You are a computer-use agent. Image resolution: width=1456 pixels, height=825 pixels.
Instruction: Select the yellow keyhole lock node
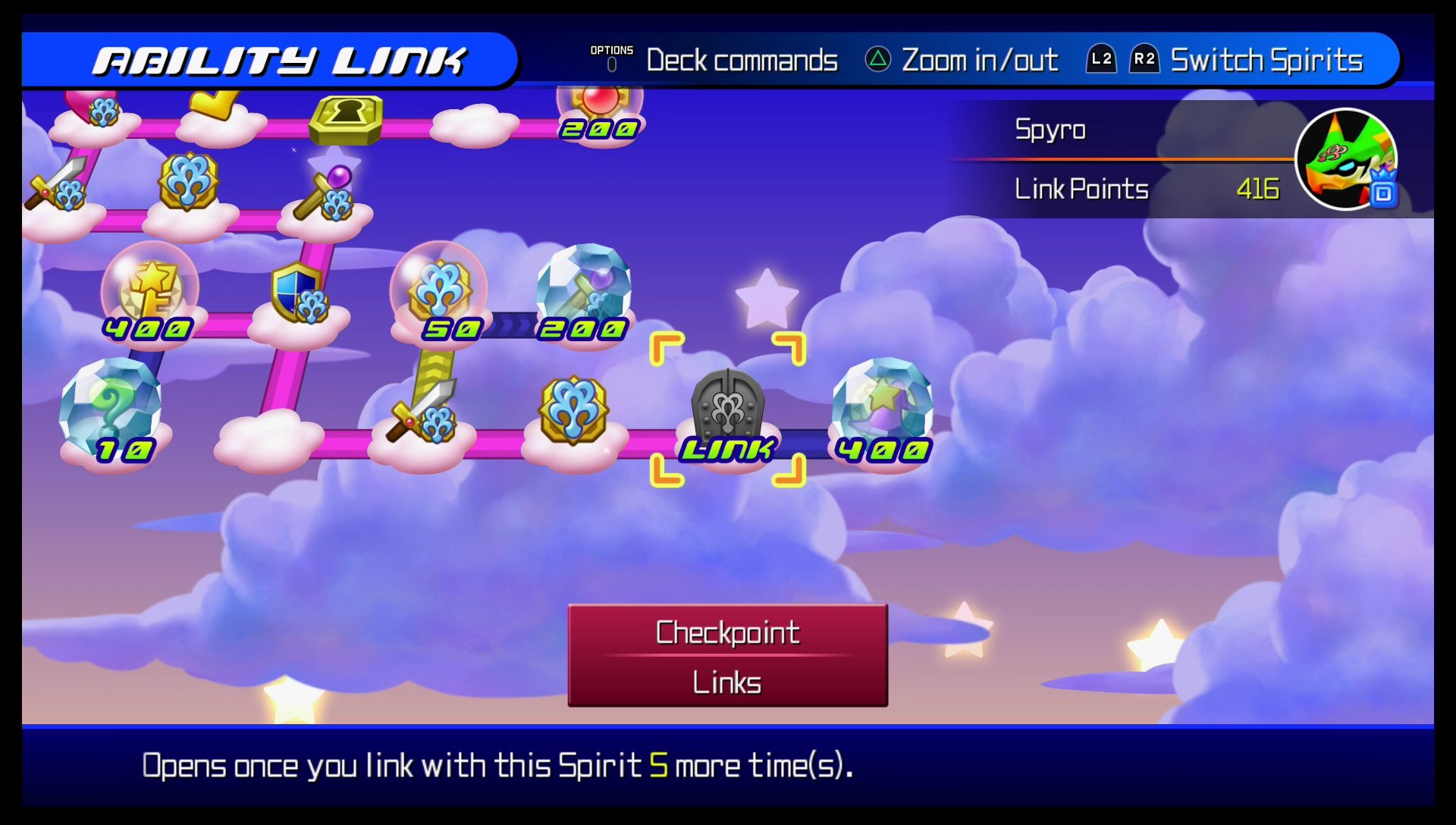point(347,118)
